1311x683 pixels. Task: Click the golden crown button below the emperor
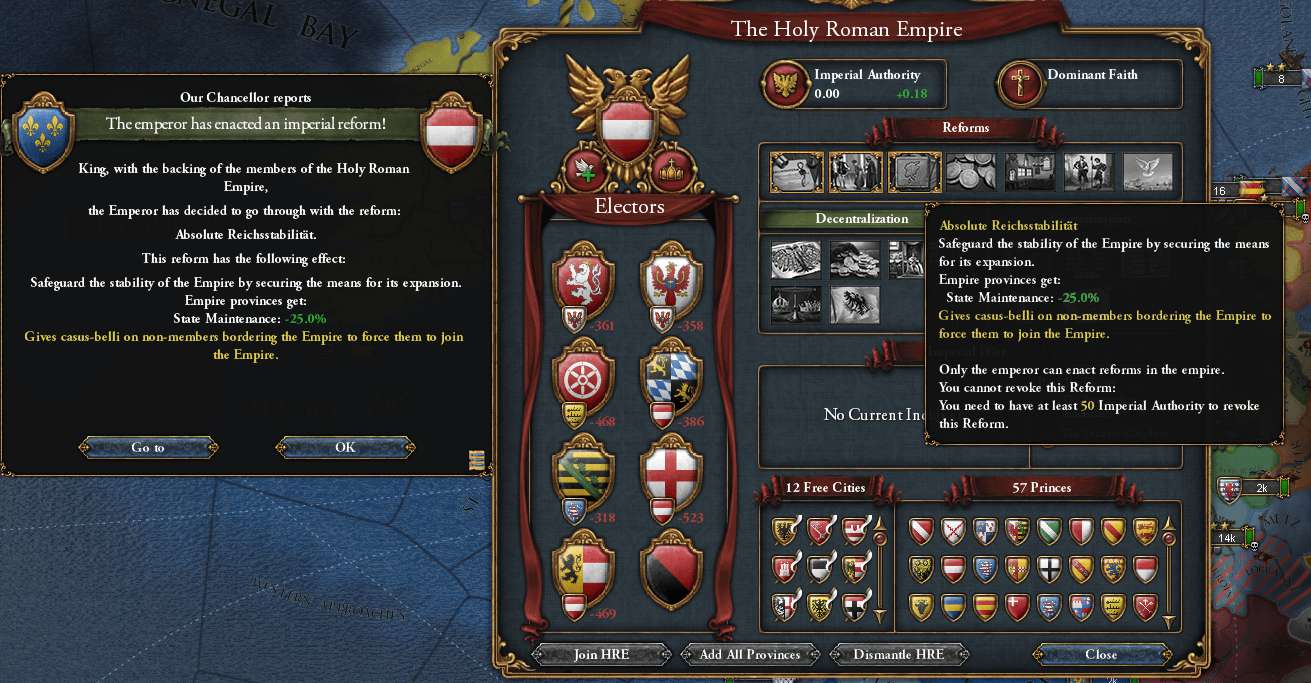point(672,171)
